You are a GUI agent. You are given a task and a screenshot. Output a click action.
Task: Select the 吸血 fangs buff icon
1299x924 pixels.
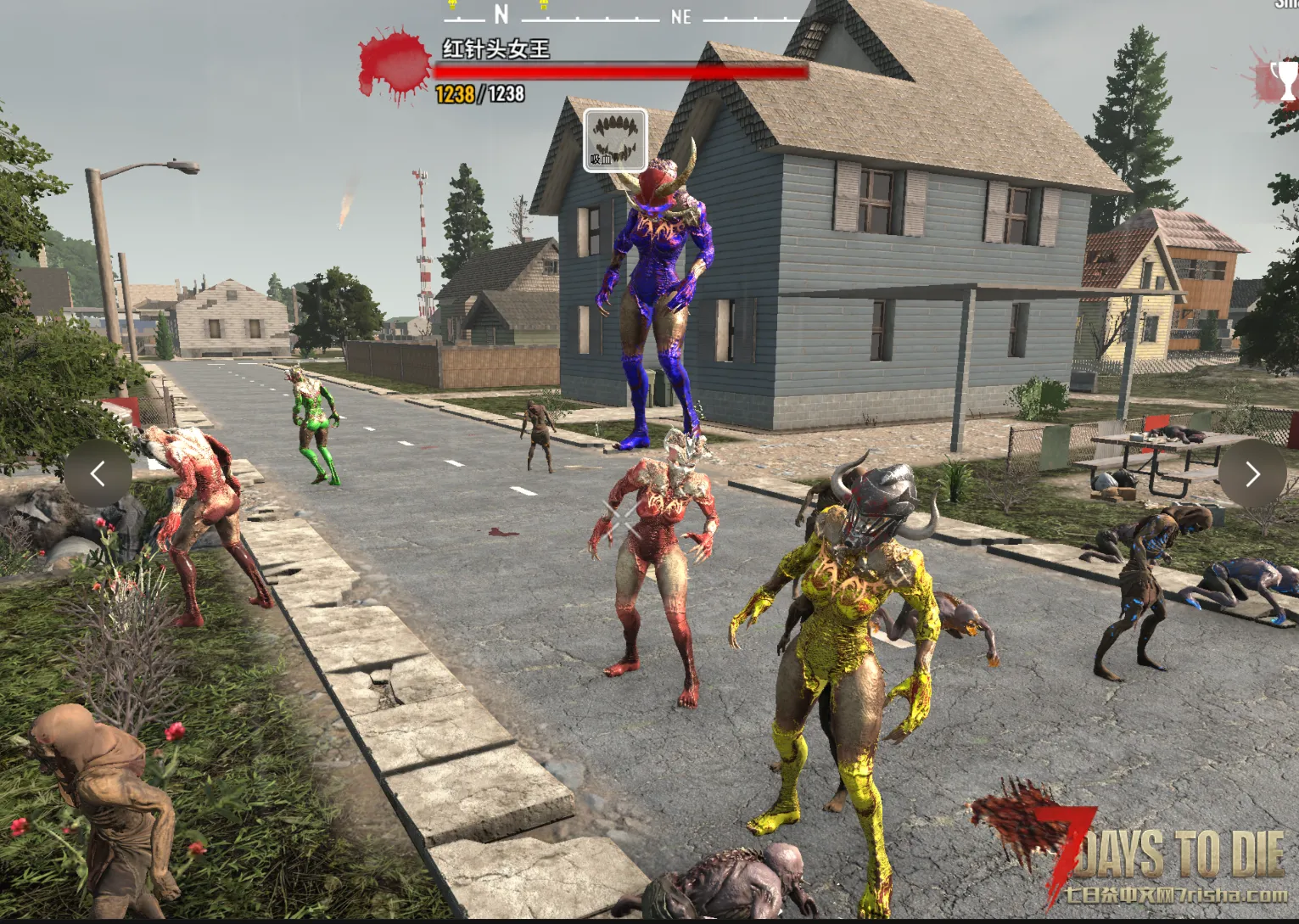click(x=615, y=140)
